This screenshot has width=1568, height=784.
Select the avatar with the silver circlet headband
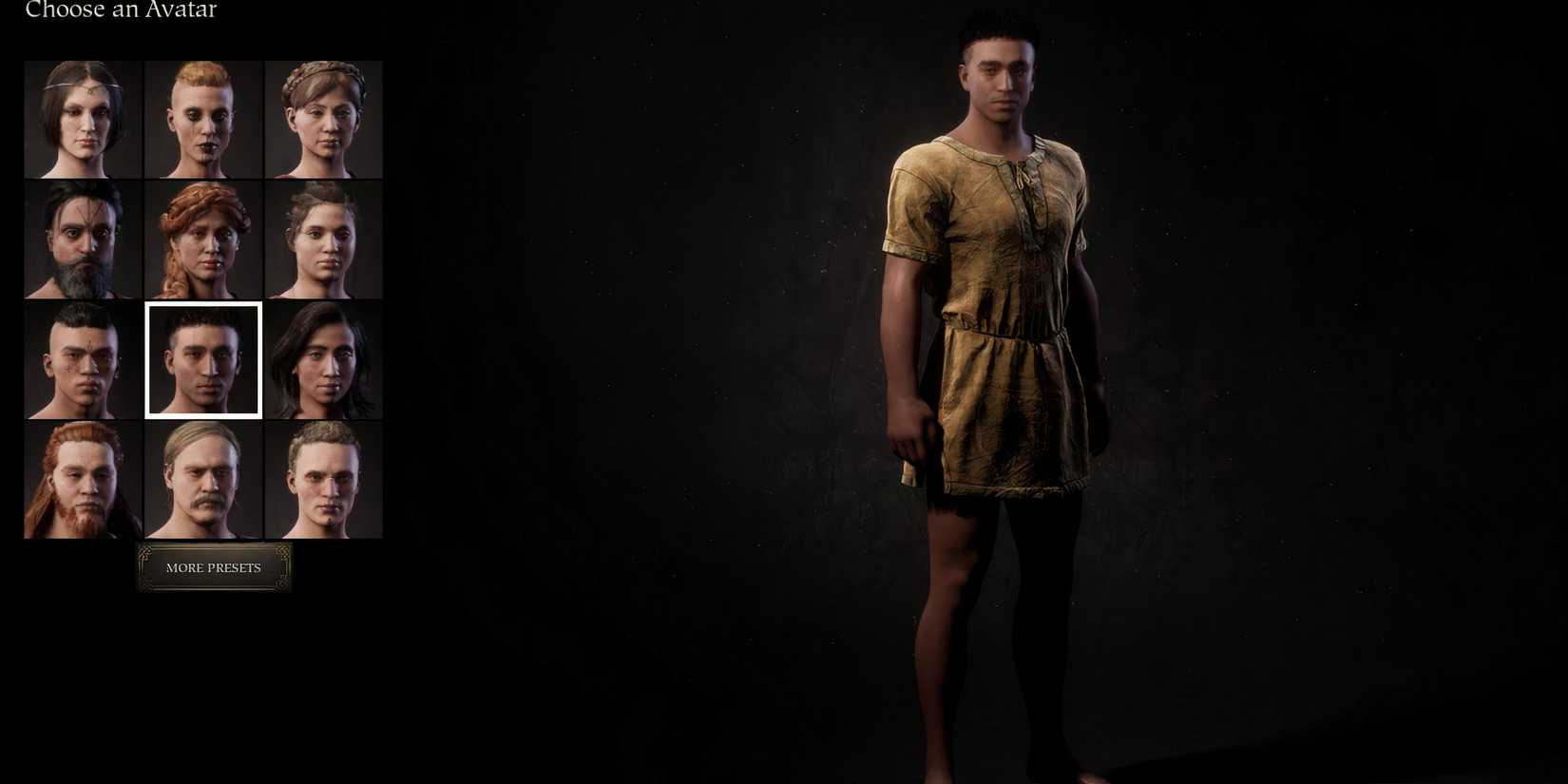click(81, 119)
